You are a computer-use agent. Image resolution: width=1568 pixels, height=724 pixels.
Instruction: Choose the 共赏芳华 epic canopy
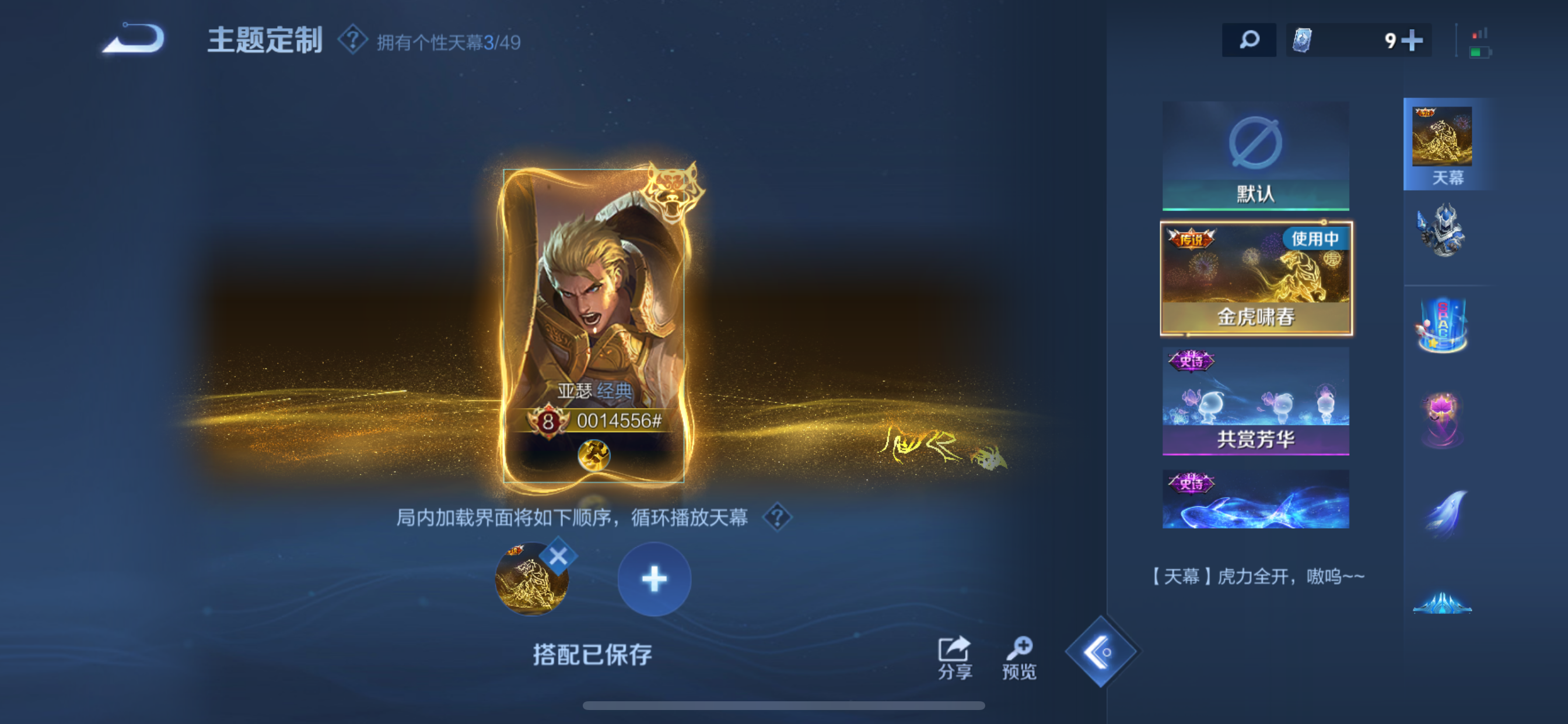[x=1256, y=402]
